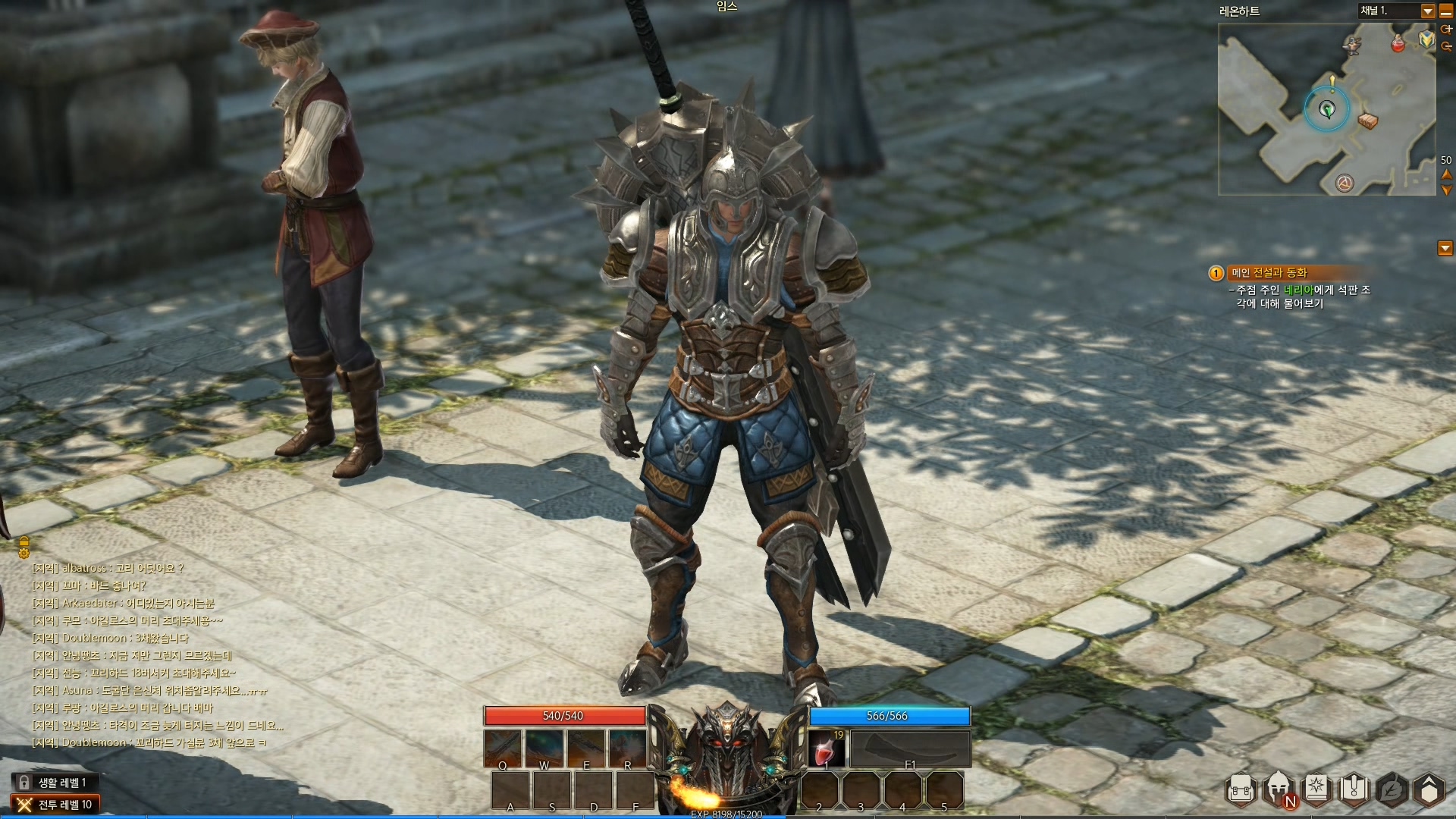Minimize the minimap panel
This screenshot has width=1456, height=819.
[1446, 11]
